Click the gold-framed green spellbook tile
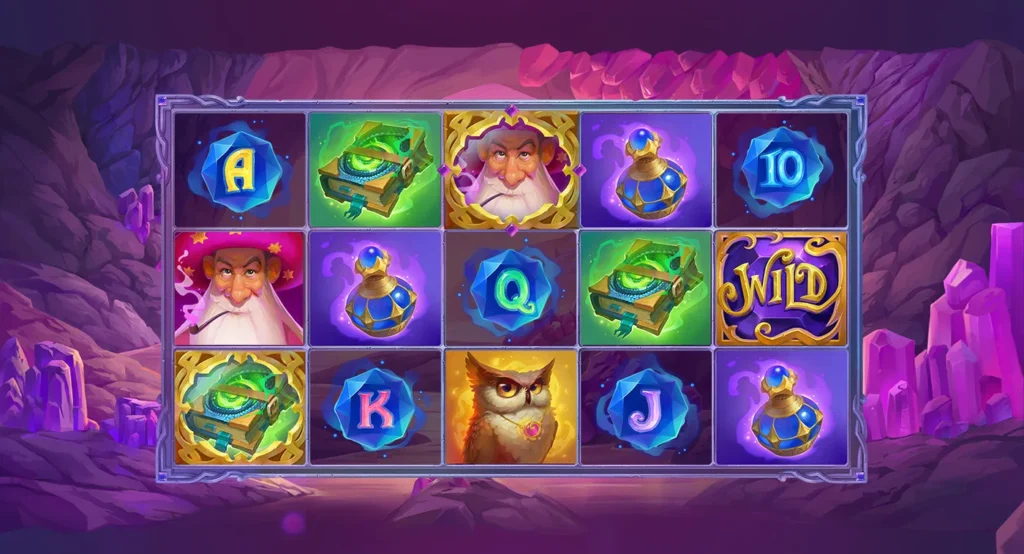The height and width of the screenshot is (554, 1024). 240,406
